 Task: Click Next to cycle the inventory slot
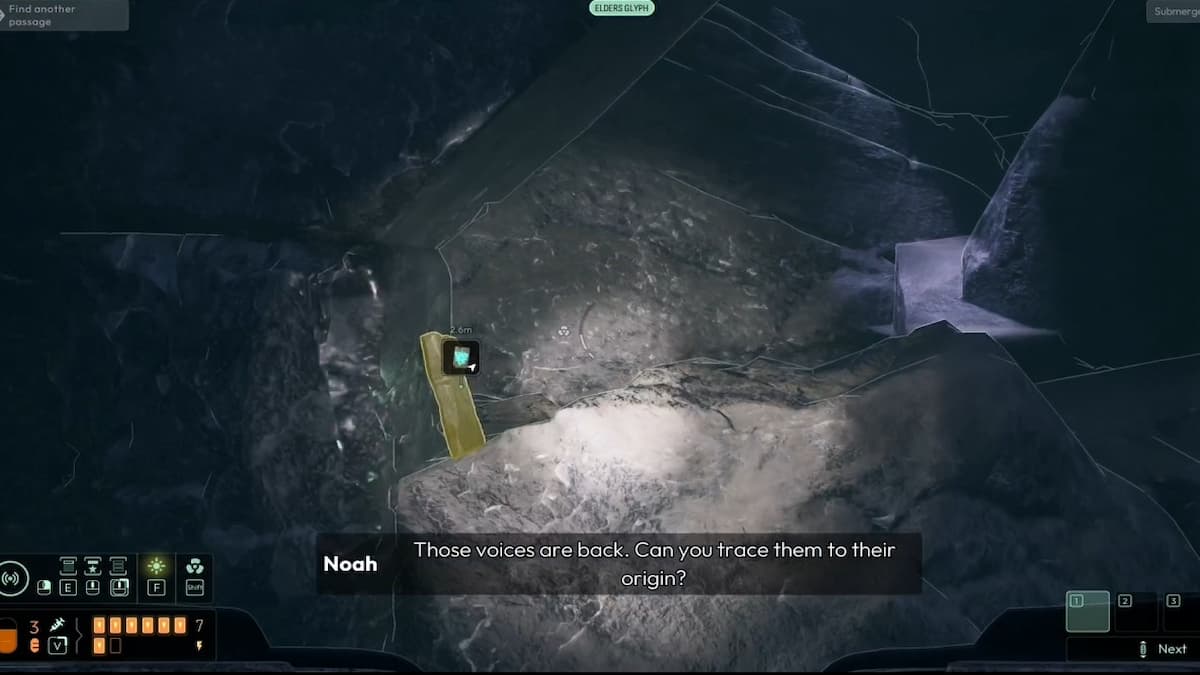pos(1163,649)
